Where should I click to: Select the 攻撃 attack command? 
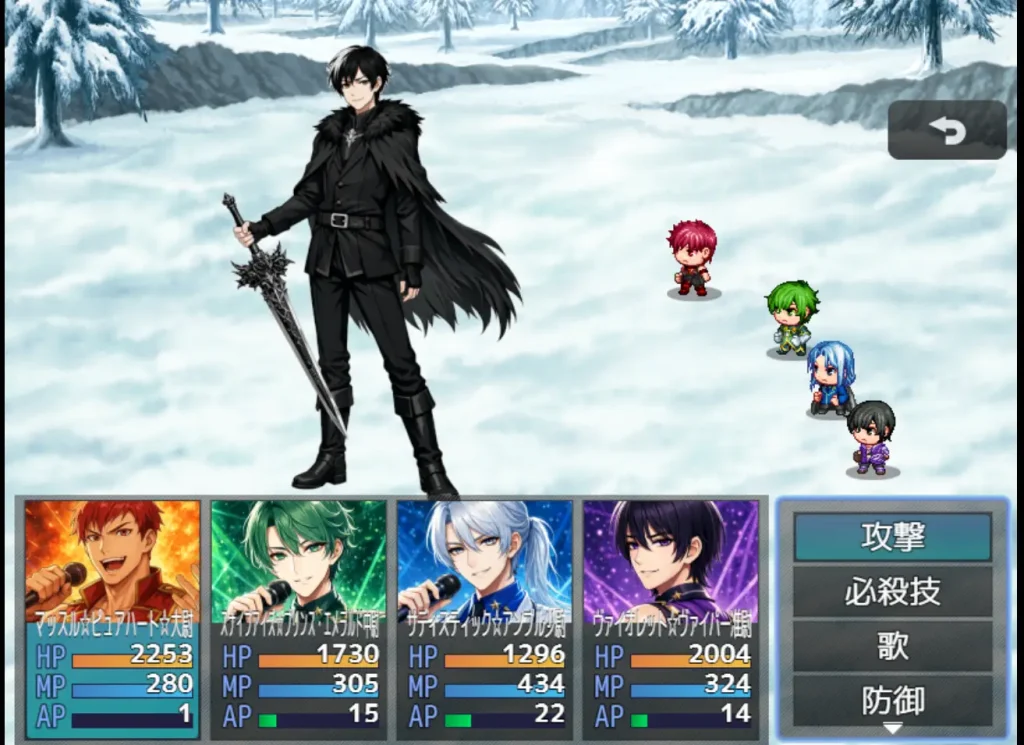point(892,537)
